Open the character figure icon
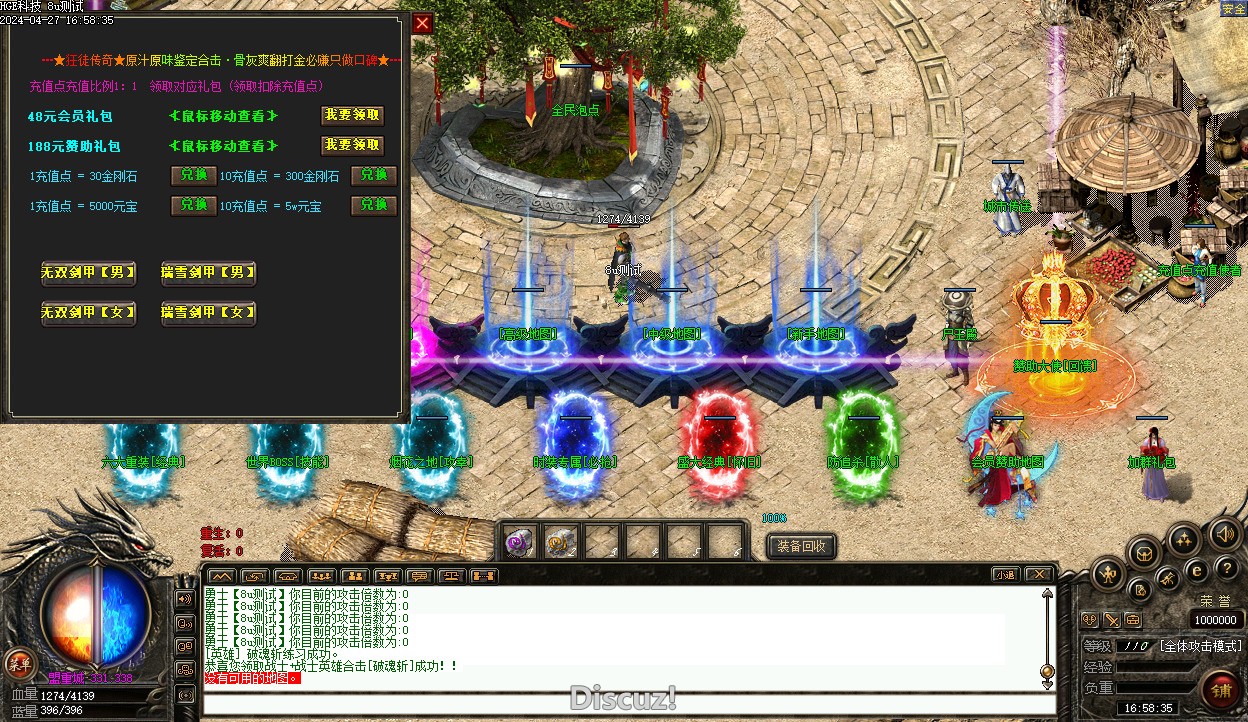This screenshot has height=722, width=1248. [1110, 574]
